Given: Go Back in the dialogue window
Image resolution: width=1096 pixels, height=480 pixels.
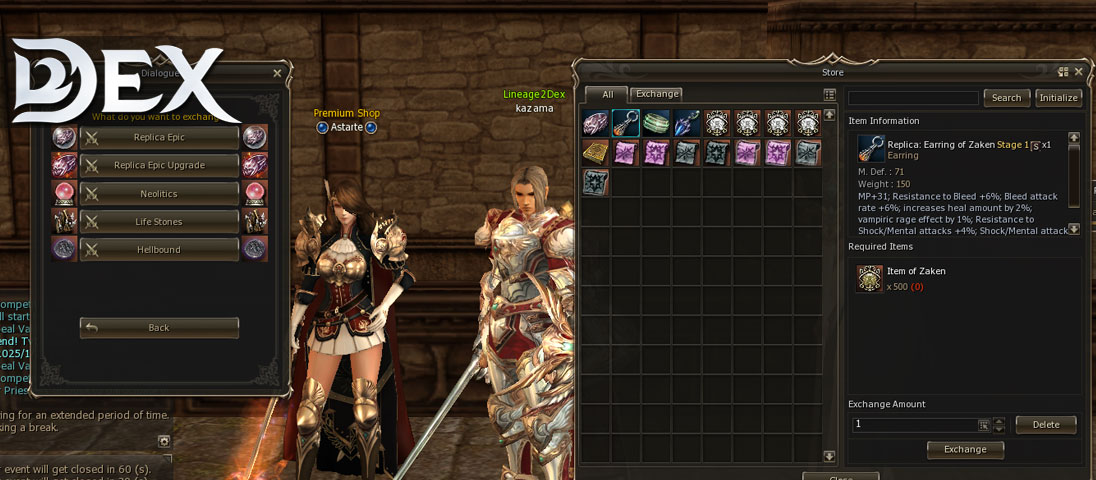Looking at the screenshot, I should click(159, 328).
